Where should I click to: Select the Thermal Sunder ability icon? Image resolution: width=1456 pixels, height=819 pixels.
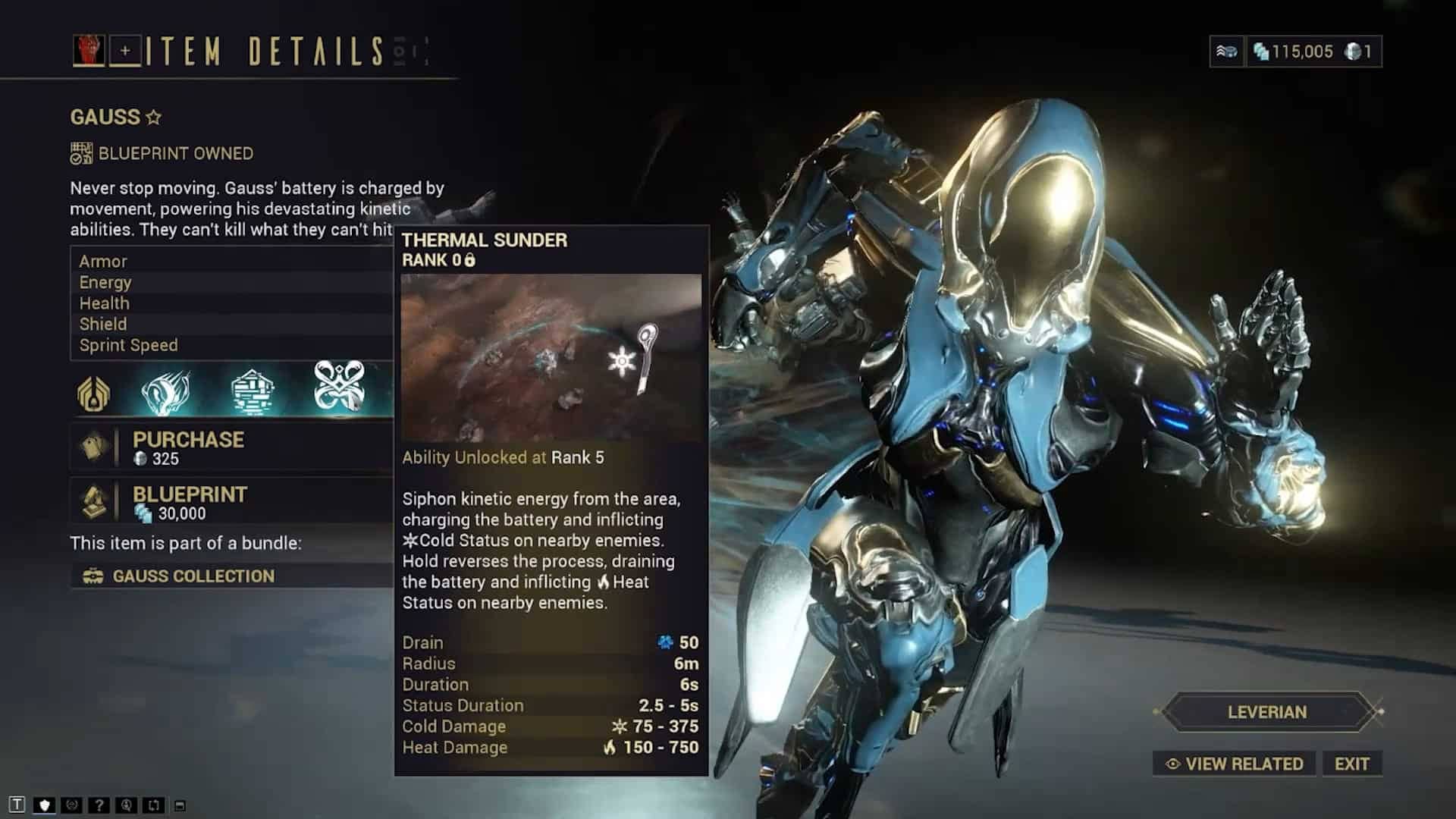[x=339, y=388]
